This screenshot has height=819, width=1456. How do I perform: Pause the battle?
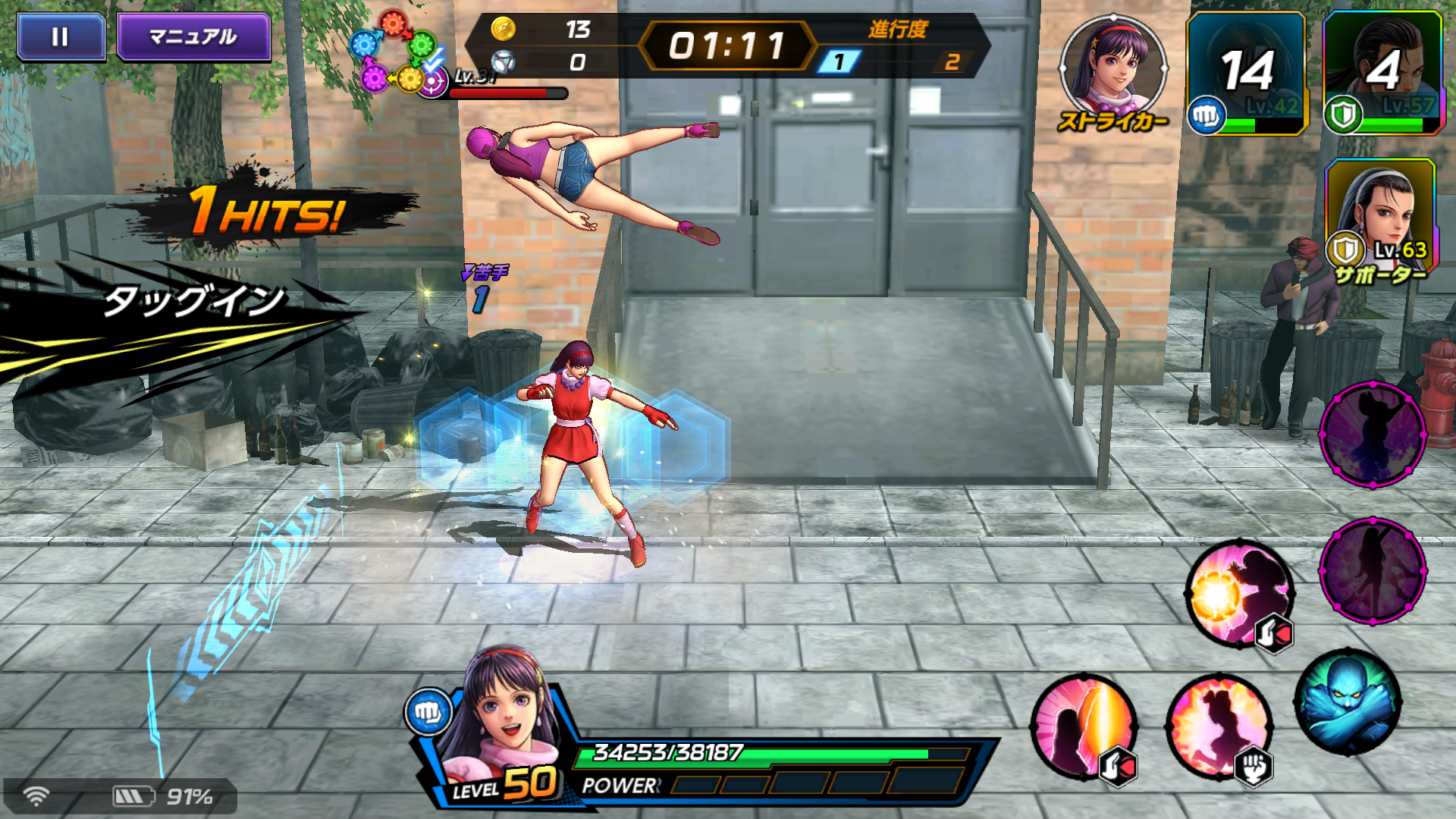pos(61,36)
